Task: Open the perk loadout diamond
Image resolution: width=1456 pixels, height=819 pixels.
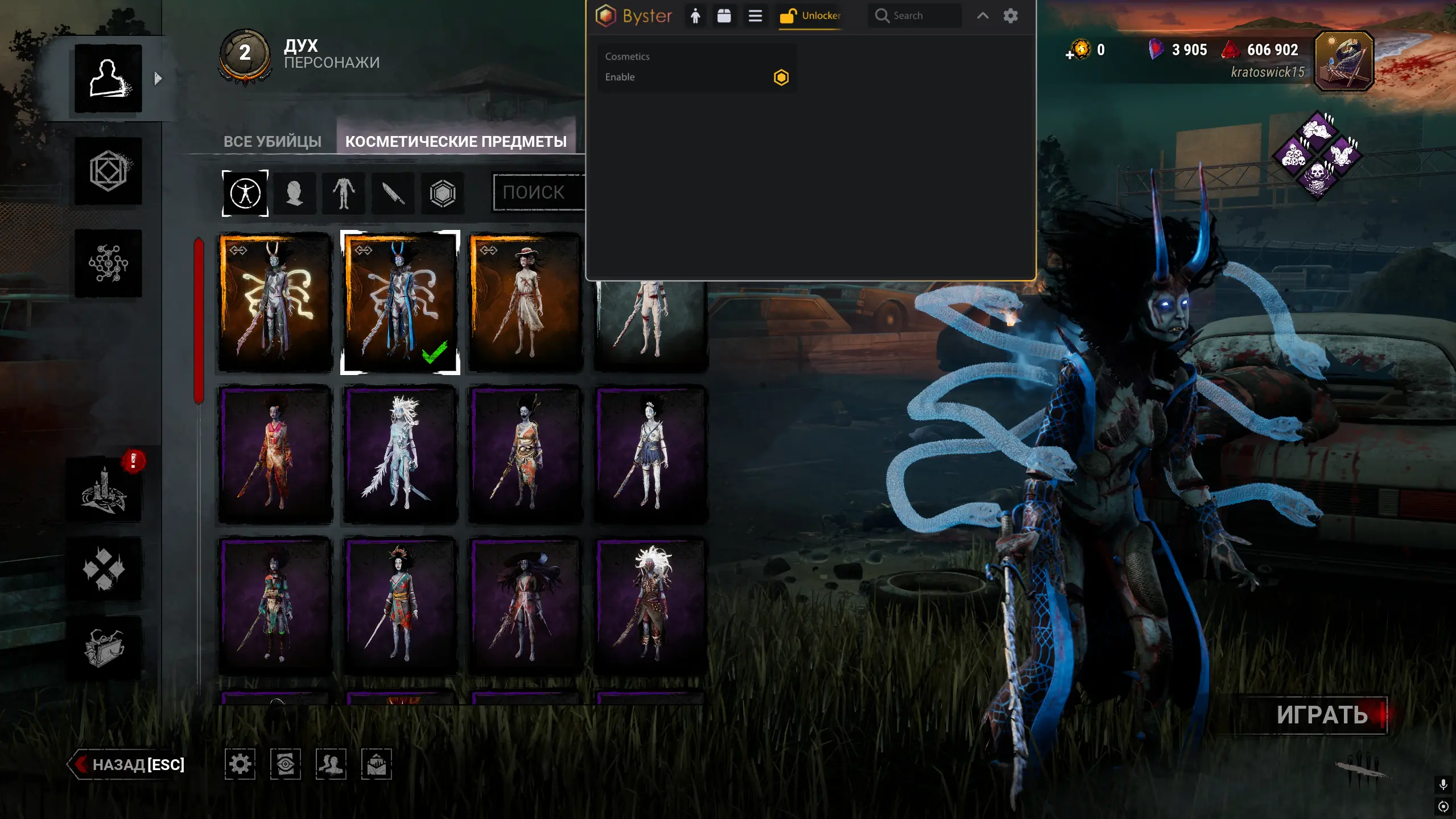Action: point(1317,155)
